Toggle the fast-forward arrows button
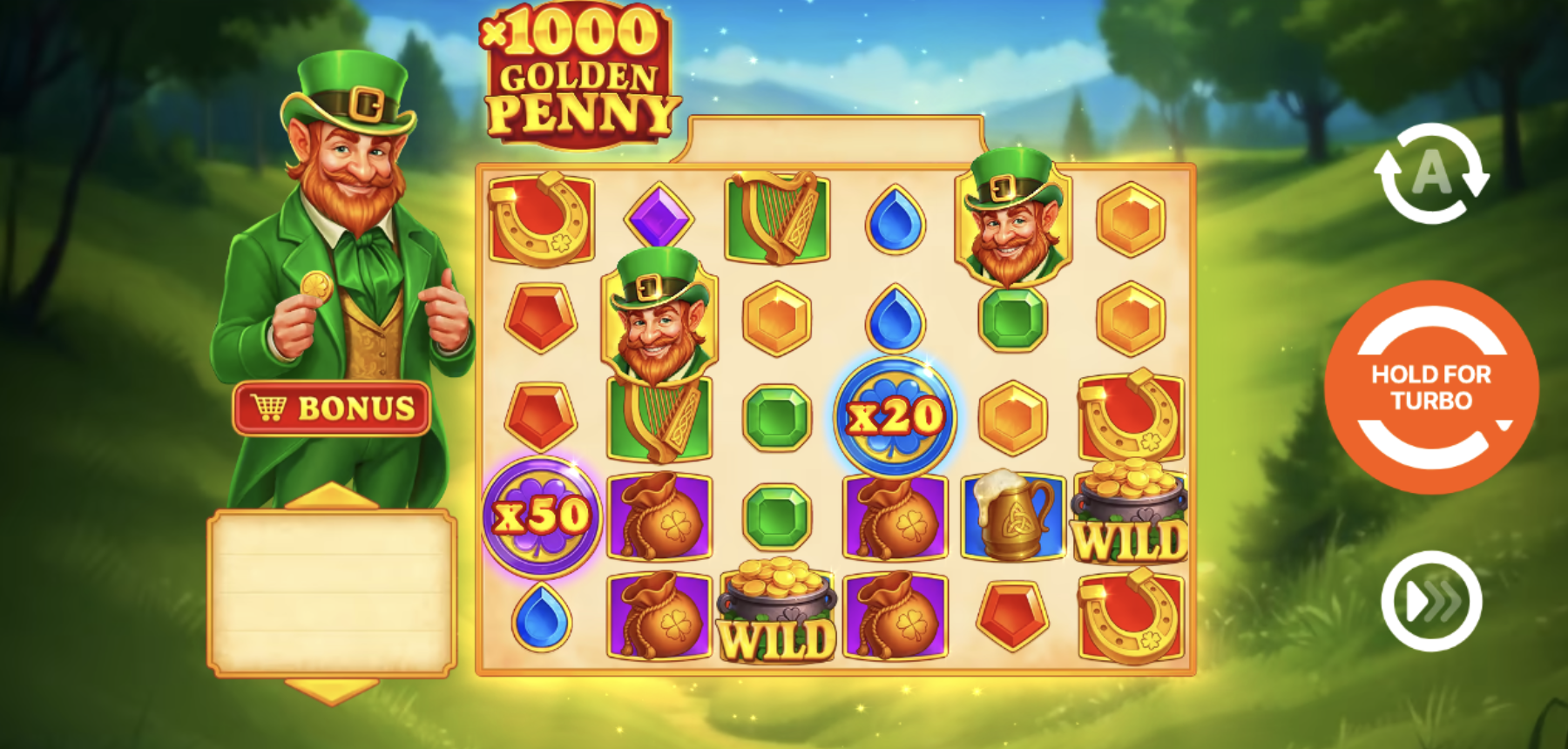Viewport: 1568px width, 749px height. [1431, 601]
